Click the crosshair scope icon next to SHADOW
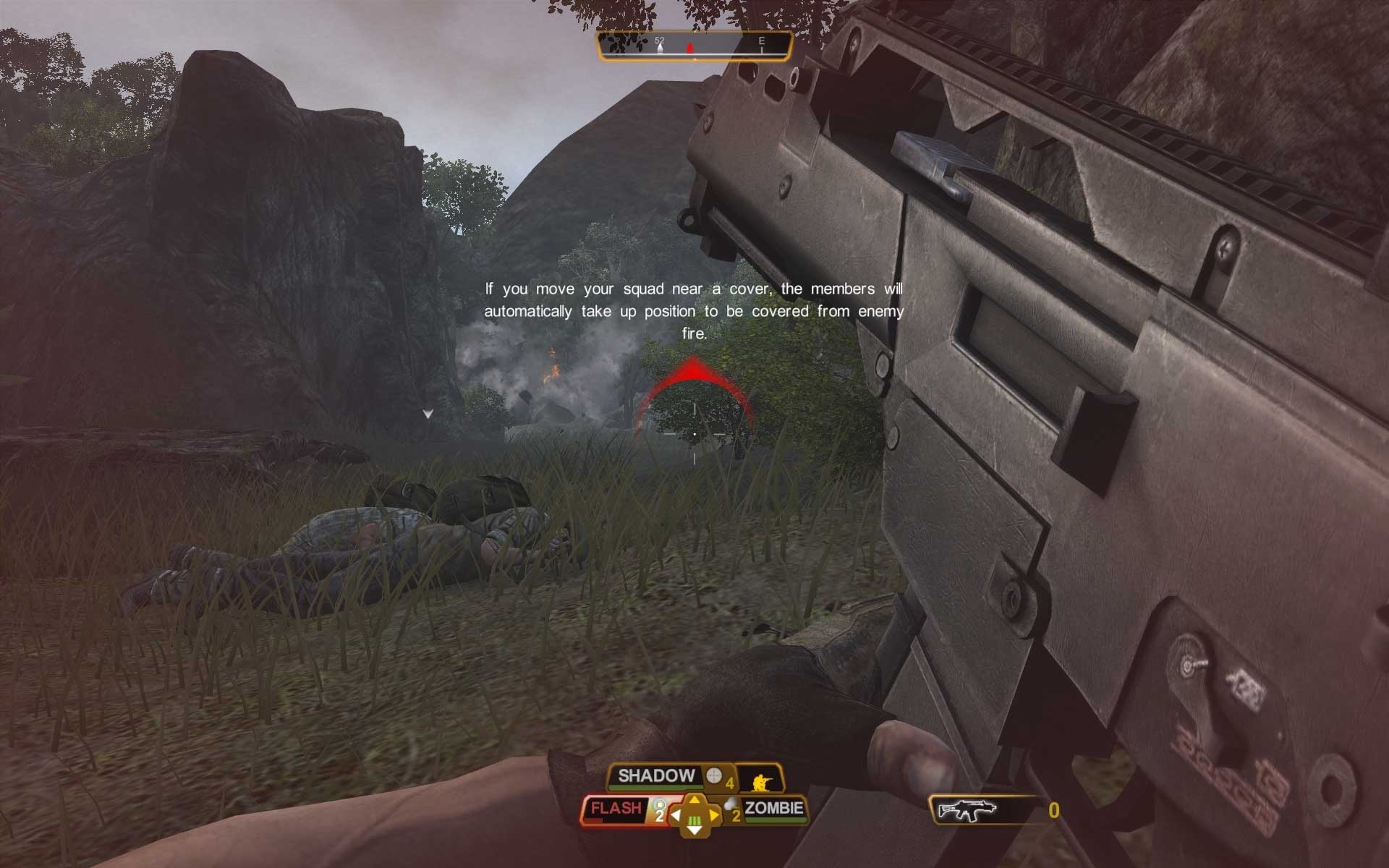 click(713, 775)
